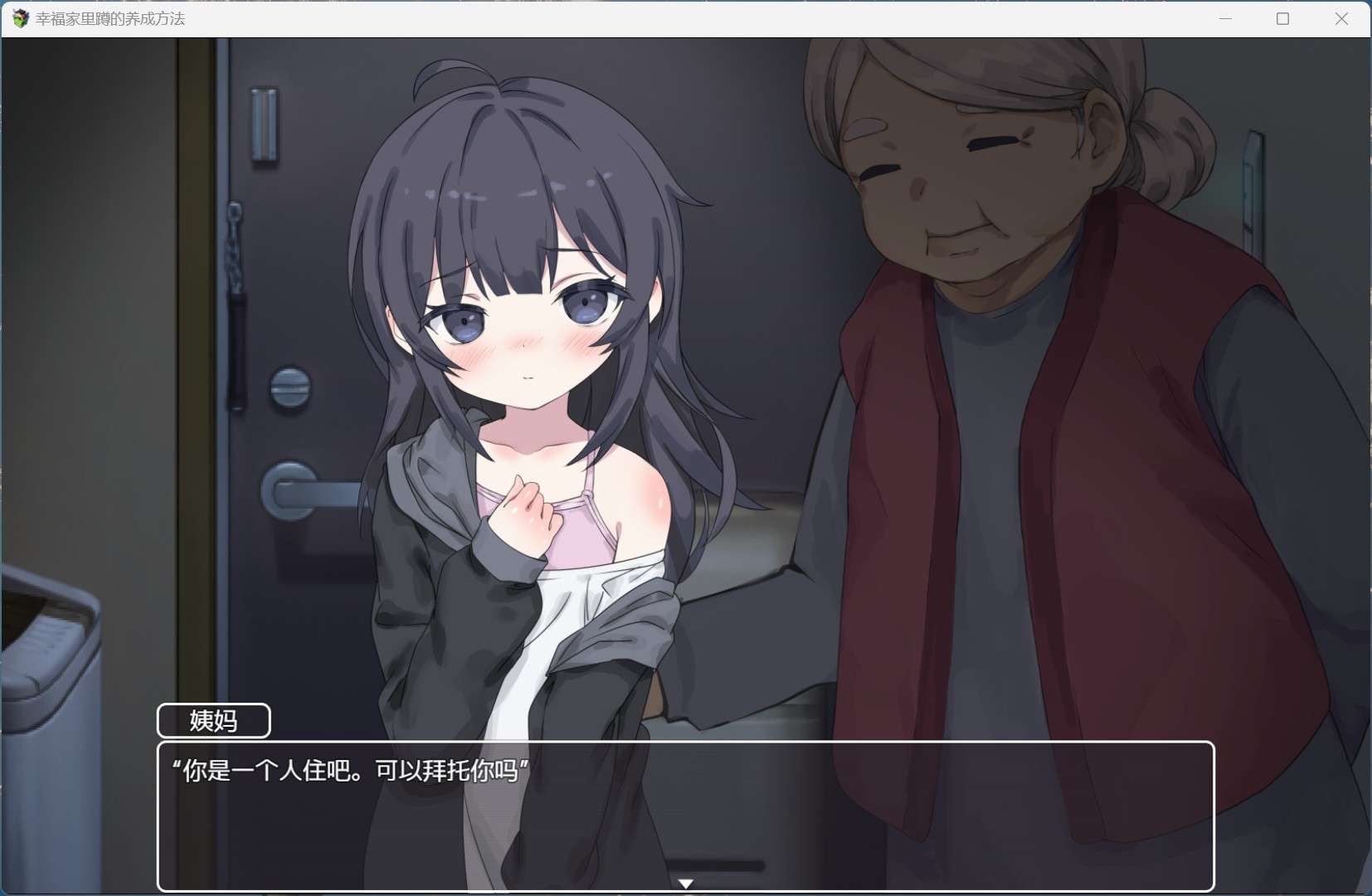Minimize the game window
The width and height of the screenshot is (1372, 896).
[1225, 18]
